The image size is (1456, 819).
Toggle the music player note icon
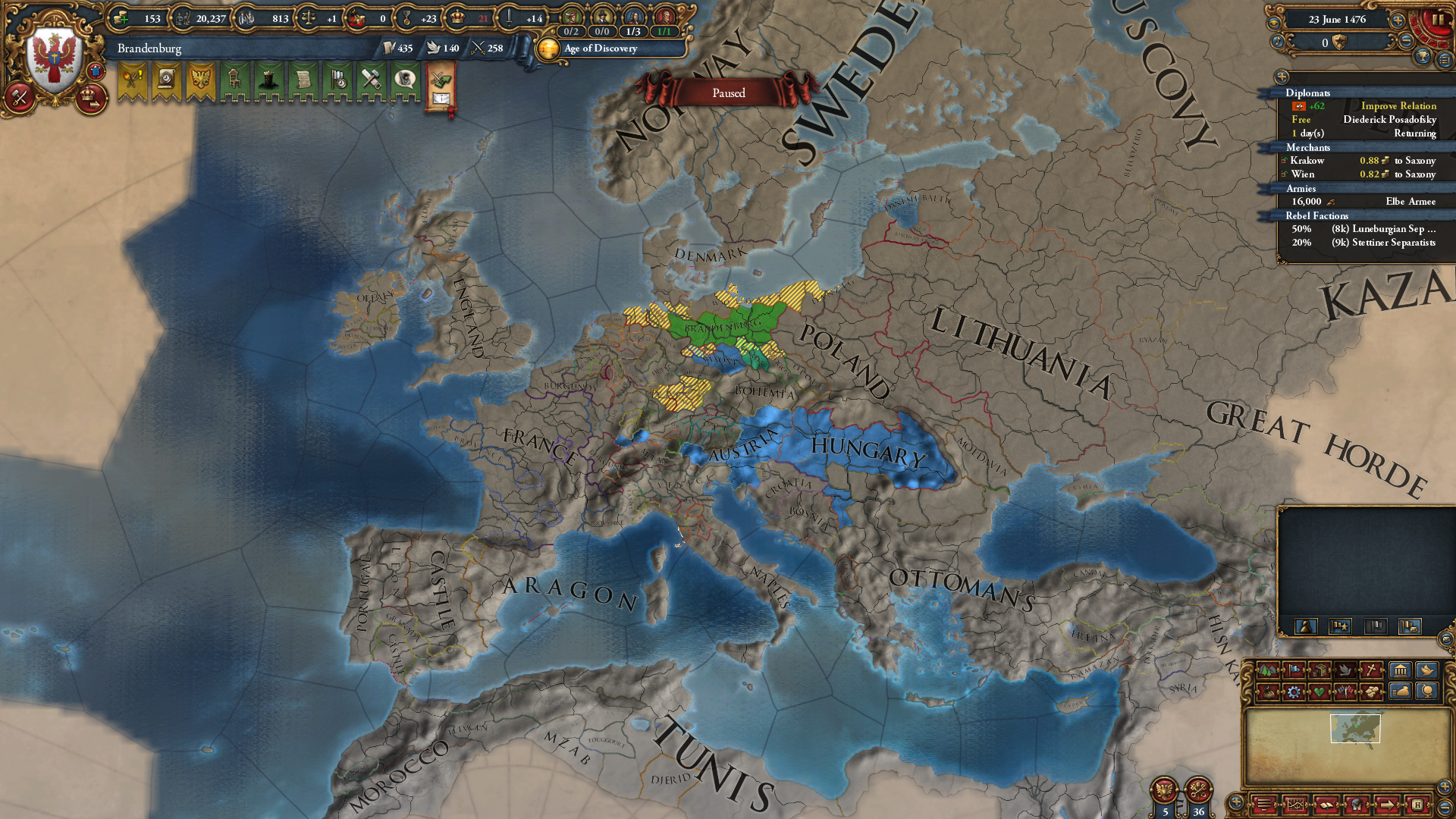pos(1277,42)
